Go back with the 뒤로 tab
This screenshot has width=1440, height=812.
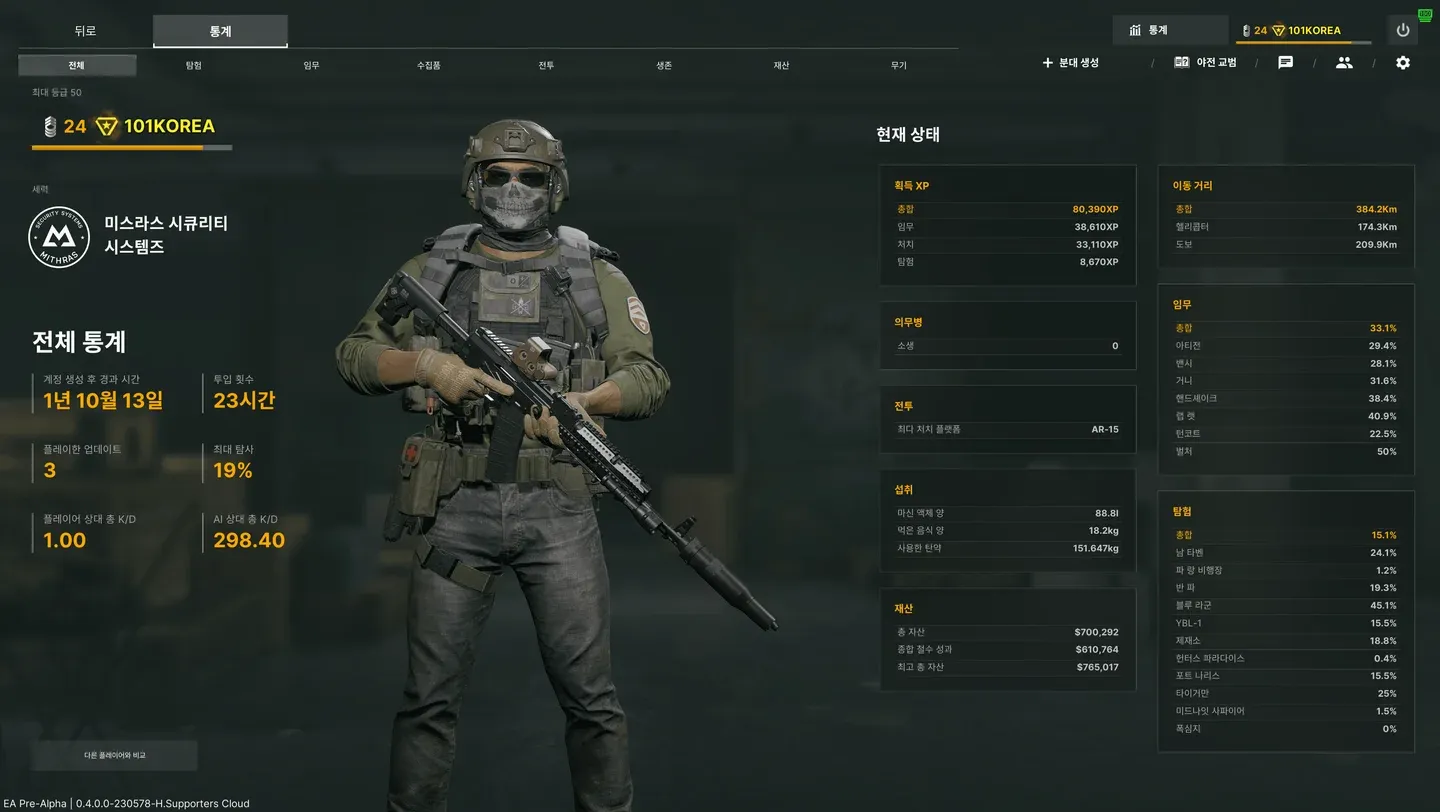(85, 31)
